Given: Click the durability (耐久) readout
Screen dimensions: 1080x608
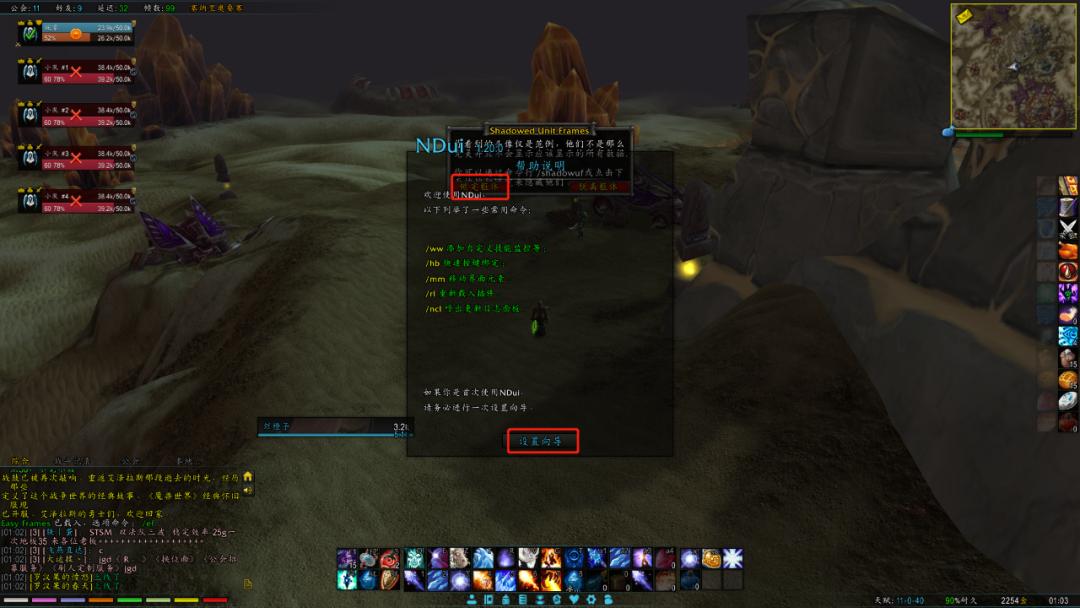Looking at the screenshot, I should click(x=962, y=600).
